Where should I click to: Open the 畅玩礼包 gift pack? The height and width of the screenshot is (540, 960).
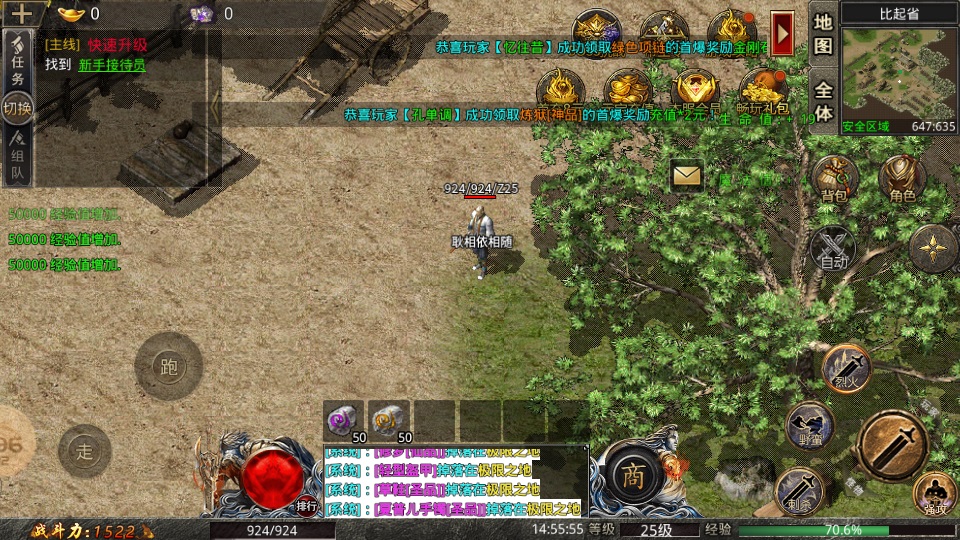pyautogui.click(x=762, y=90)
